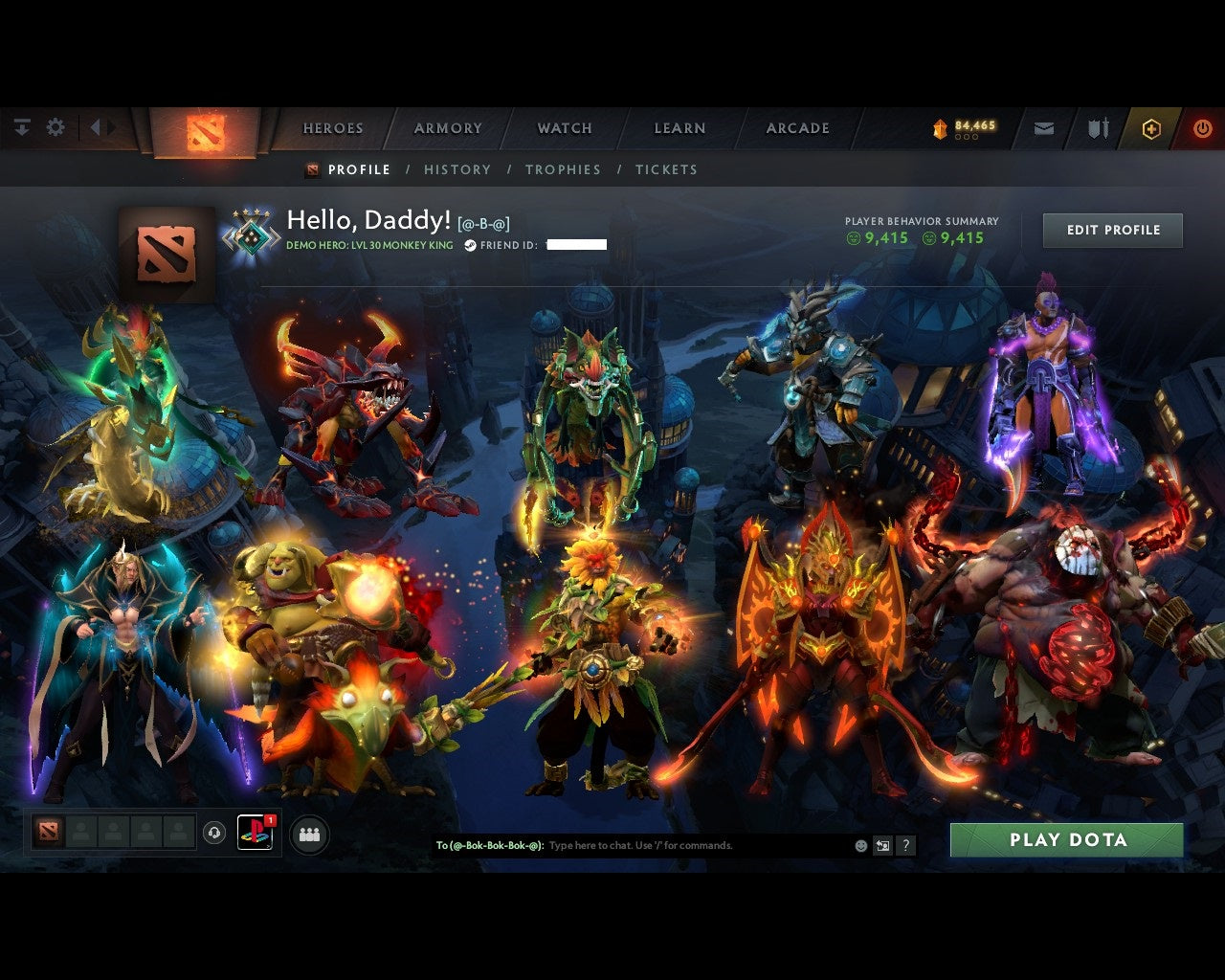The width and height of the screenshot is (1225, 980).
Task: Open the friends list group icon
Action: click(308, 834)
